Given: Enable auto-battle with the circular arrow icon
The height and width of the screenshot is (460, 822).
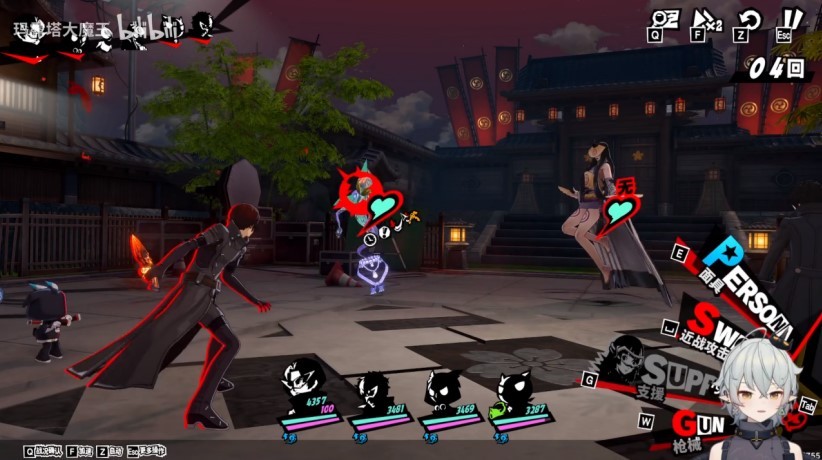Looking at the screenshot, I should click(x=749, y=18).
